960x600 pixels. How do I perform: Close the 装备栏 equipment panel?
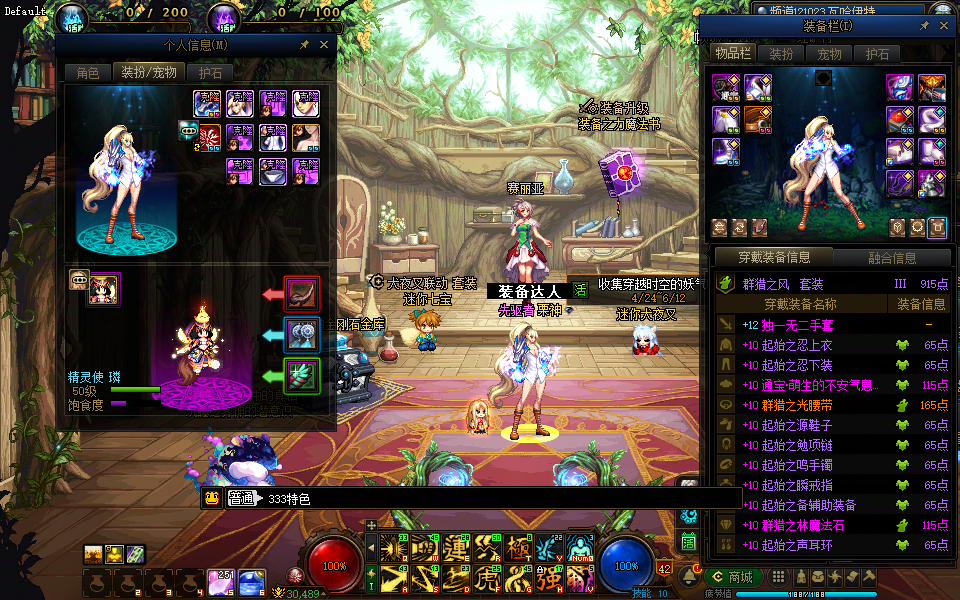(945, 26)
